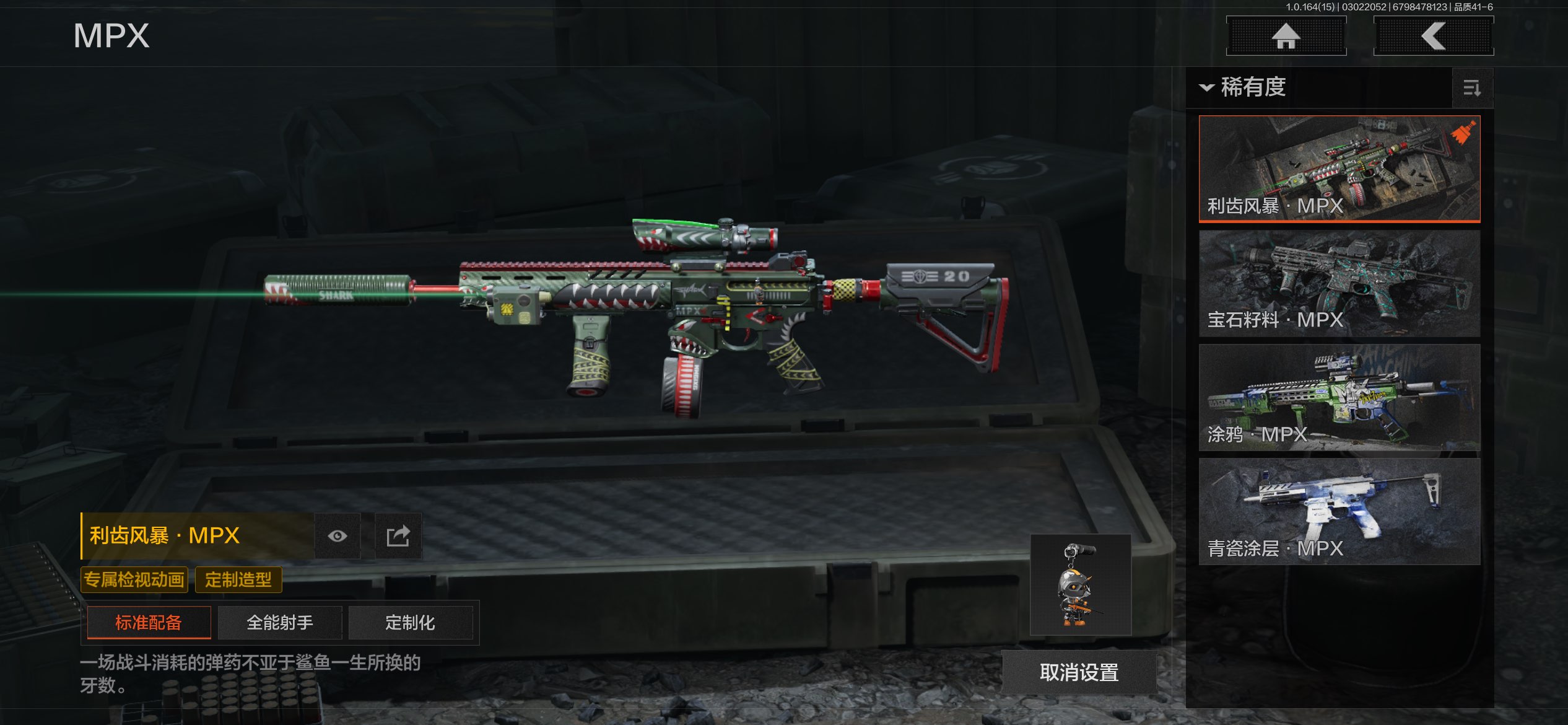Go back with the arrow button

pos(1433,36)
